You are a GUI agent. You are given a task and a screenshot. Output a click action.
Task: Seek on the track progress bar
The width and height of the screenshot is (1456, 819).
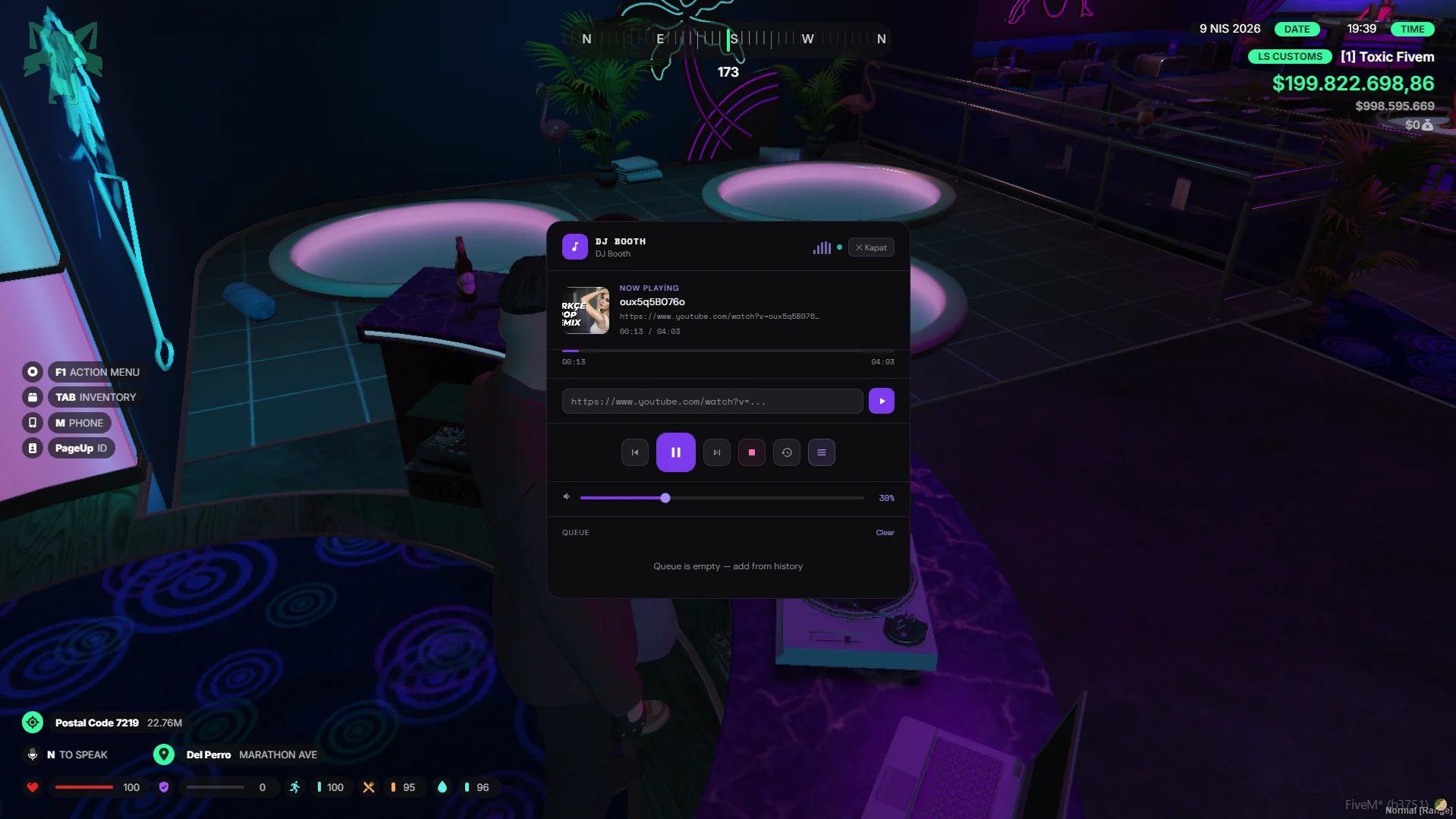point(727,351)
